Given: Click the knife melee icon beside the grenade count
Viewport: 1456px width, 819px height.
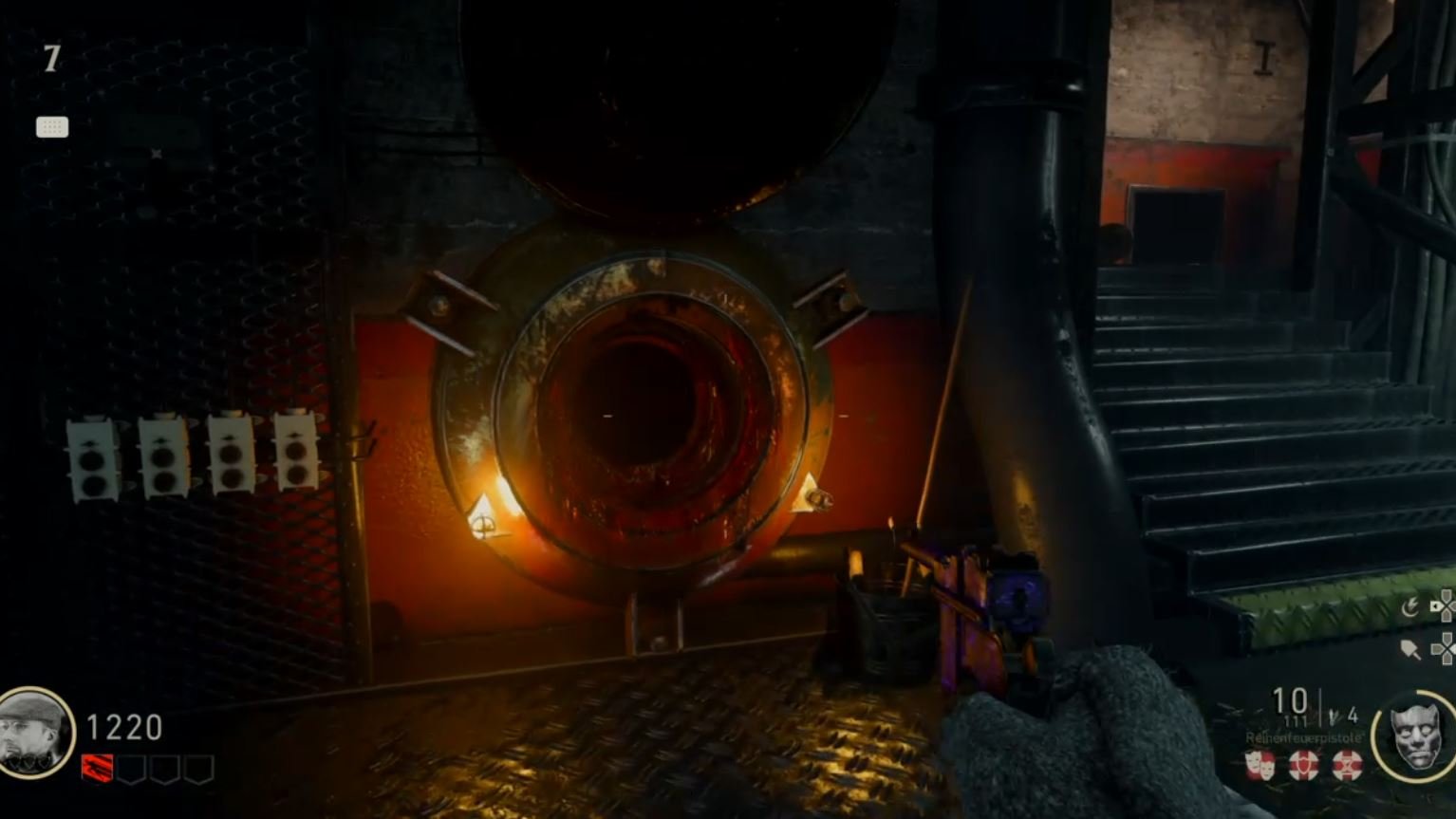Looking at the screenshot, I should coord(1335,716).
